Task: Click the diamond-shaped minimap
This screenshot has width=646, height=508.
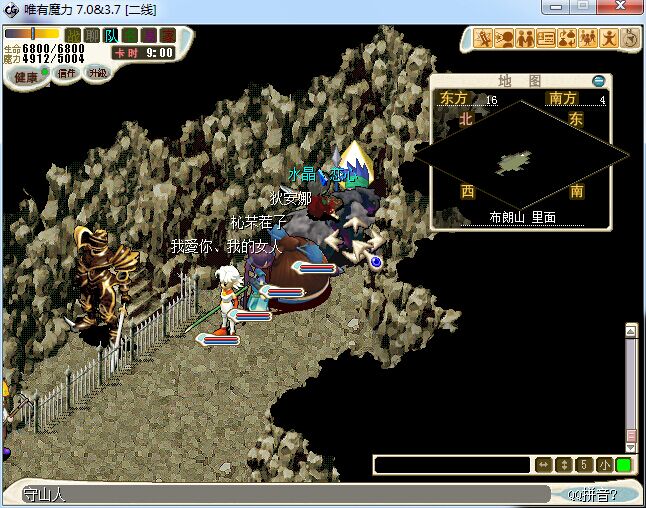Action: [x=522, y=159]
